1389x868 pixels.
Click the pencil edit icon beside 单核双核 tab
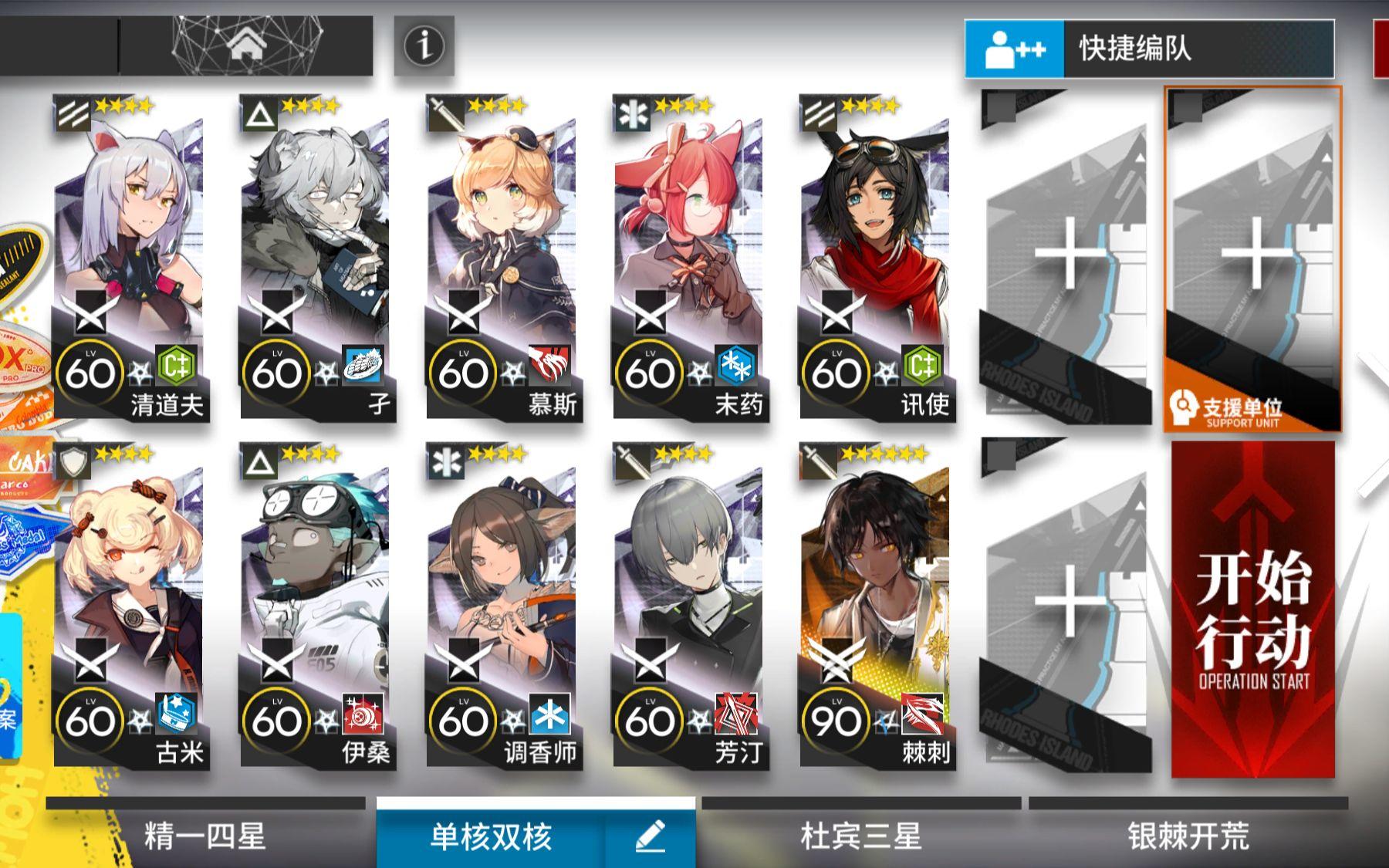point(652,836)
